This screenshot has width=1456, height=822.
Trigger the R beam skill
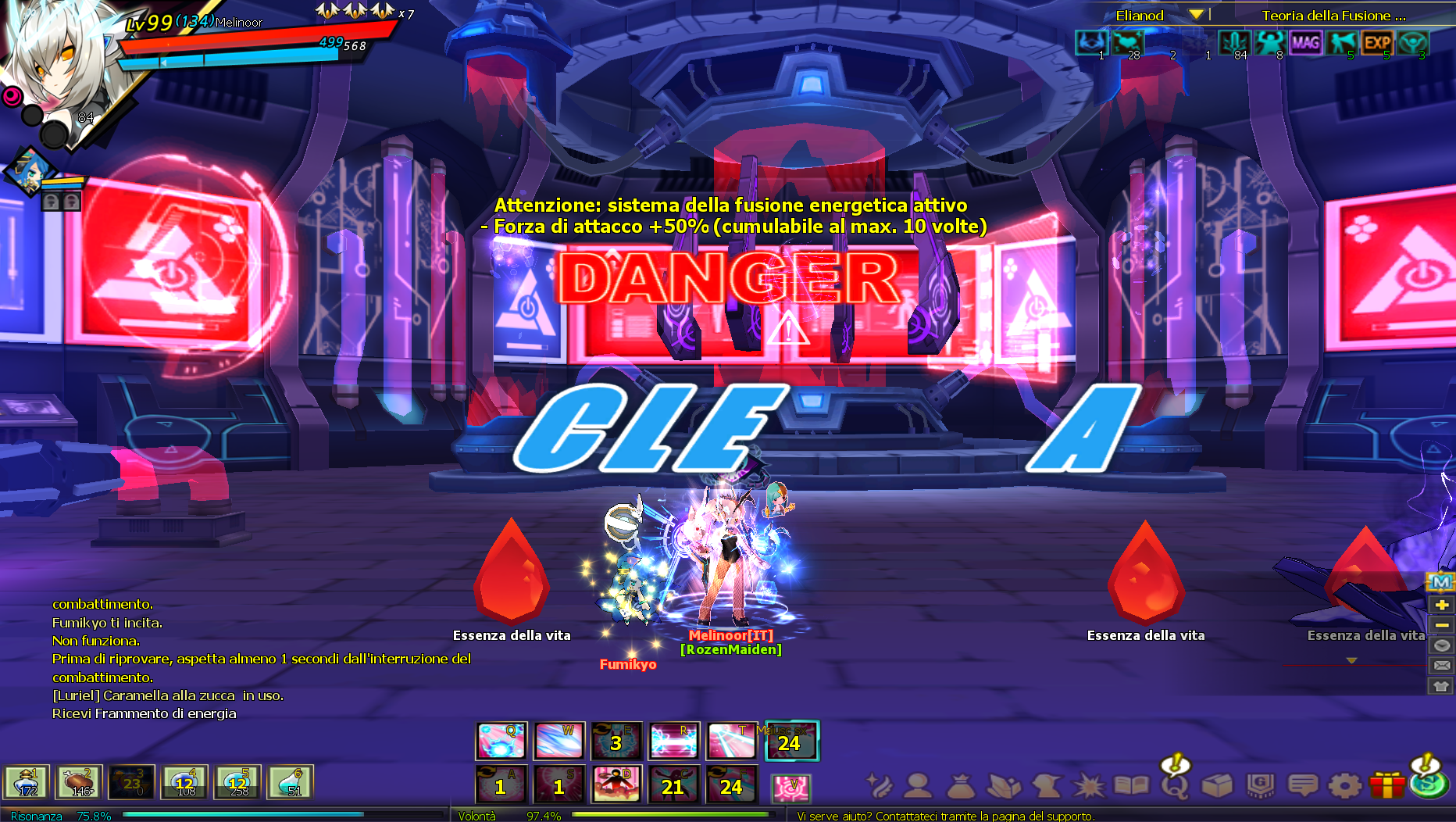point(674,741)
